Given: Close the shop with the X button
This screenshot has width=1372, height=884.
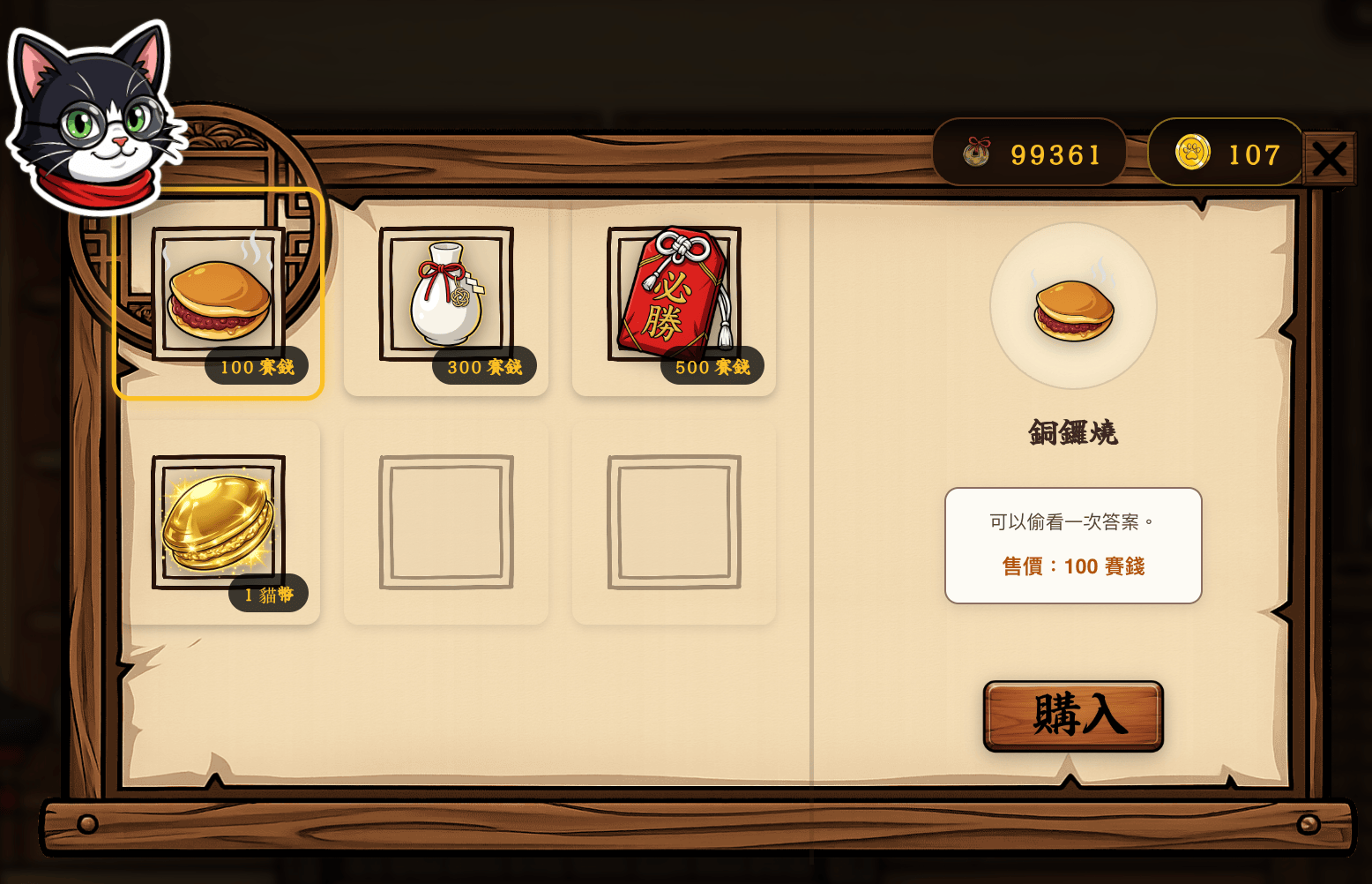Looking at the screenshot, I should (1331, 159).
